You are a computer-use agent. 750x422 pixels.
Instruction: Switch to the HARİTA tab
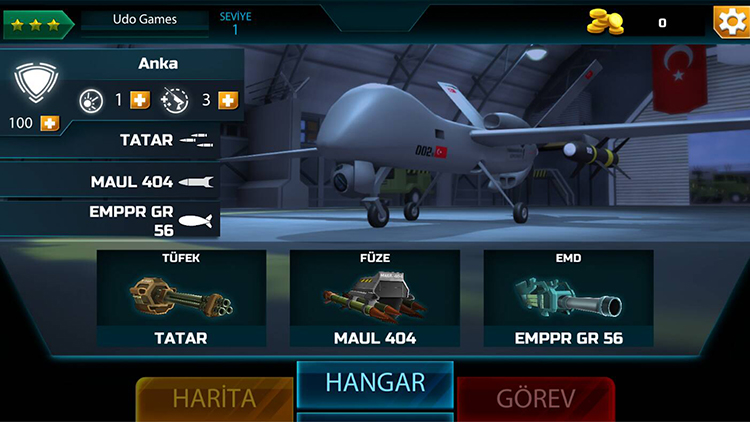point(214,398)
